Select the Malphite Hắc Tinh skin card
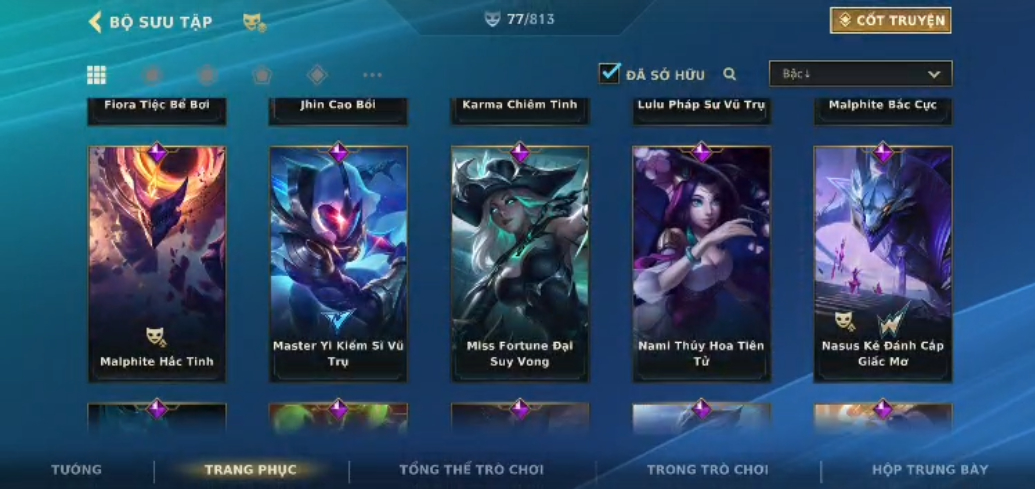Screen dimensions: 1035x489 [157, 263]
